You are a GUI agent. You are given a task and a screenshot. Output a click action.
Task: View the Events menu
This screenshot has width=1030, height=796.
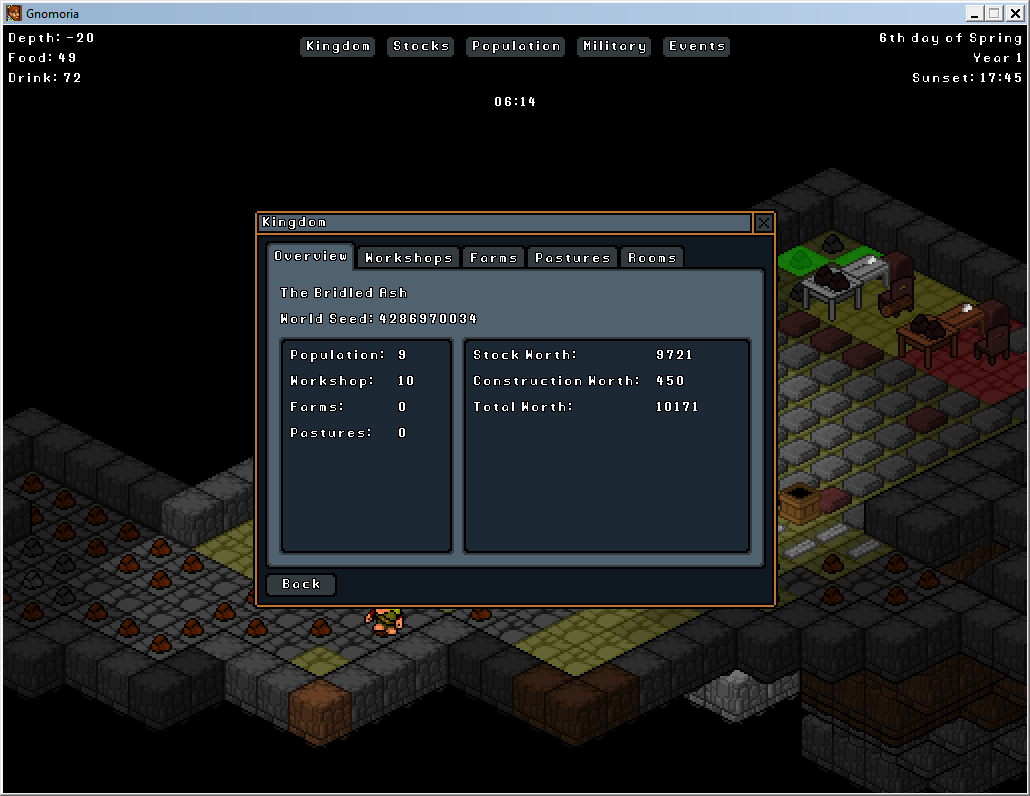click(x=697, y=46)
